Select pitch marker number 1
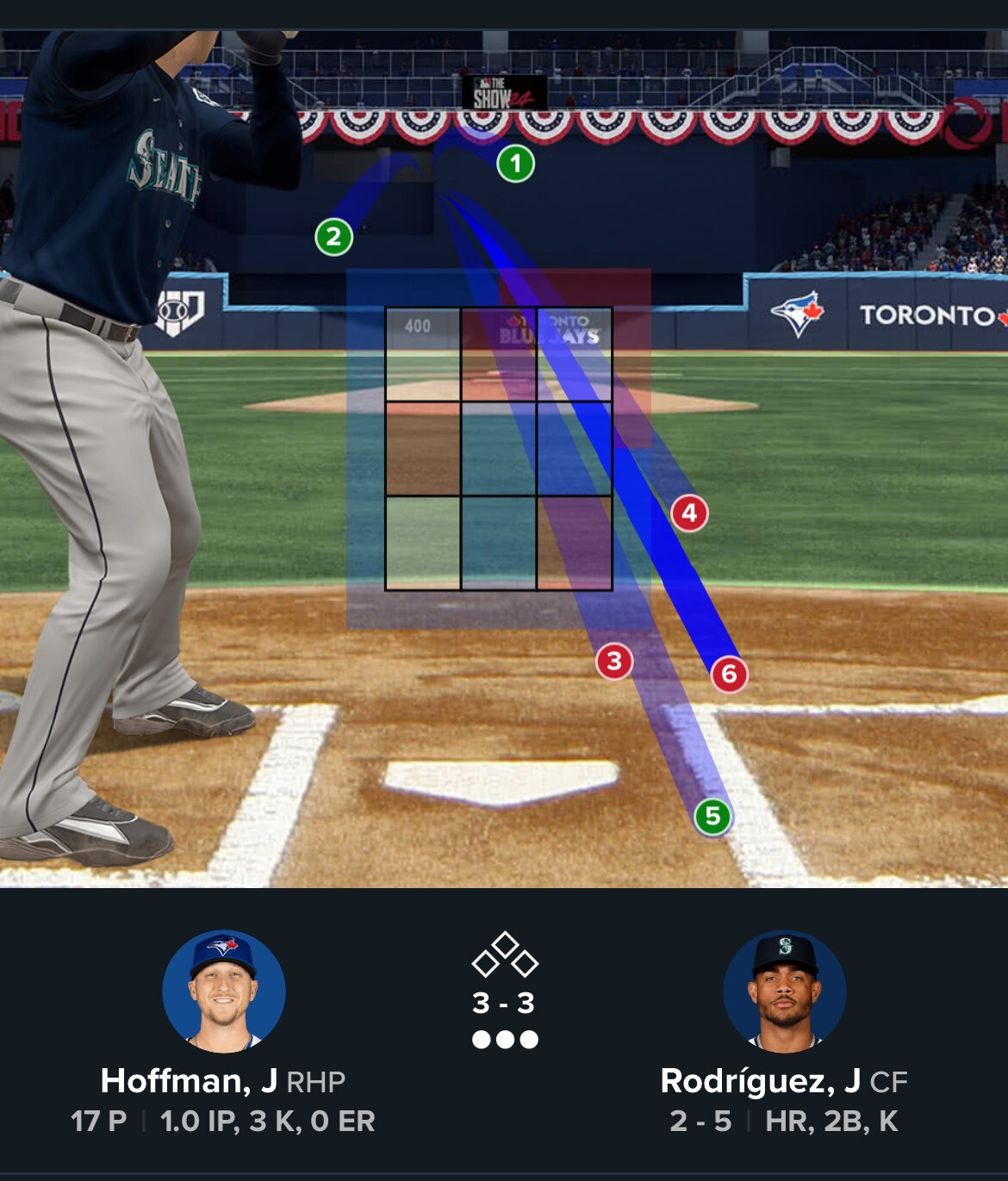Viewport: 1008px width, 1181px height. point(515,164)
